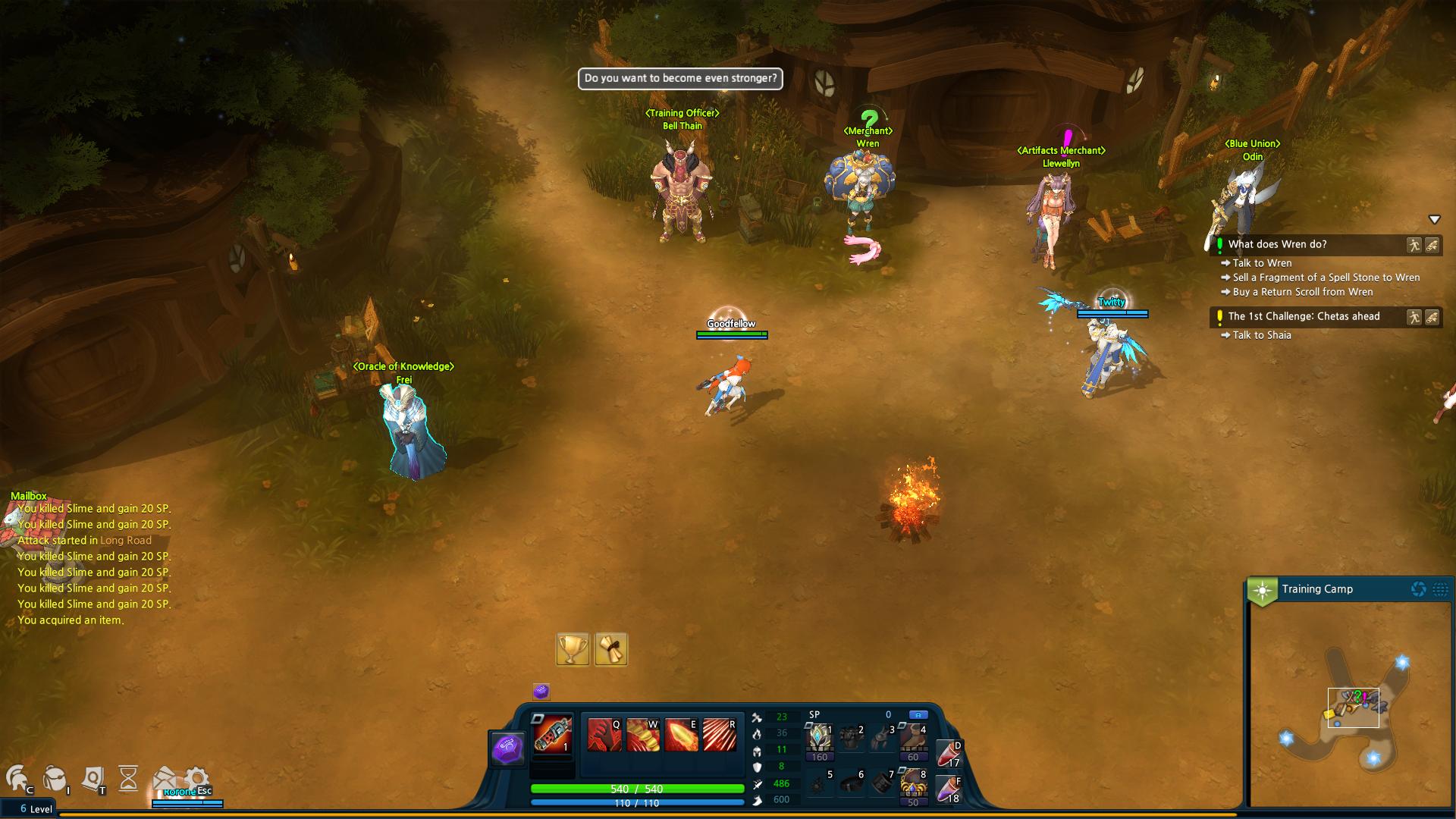Select equipment slot 8 with the gold amulet
This screenshot has width=1456, height=819.
click(912, 784)
